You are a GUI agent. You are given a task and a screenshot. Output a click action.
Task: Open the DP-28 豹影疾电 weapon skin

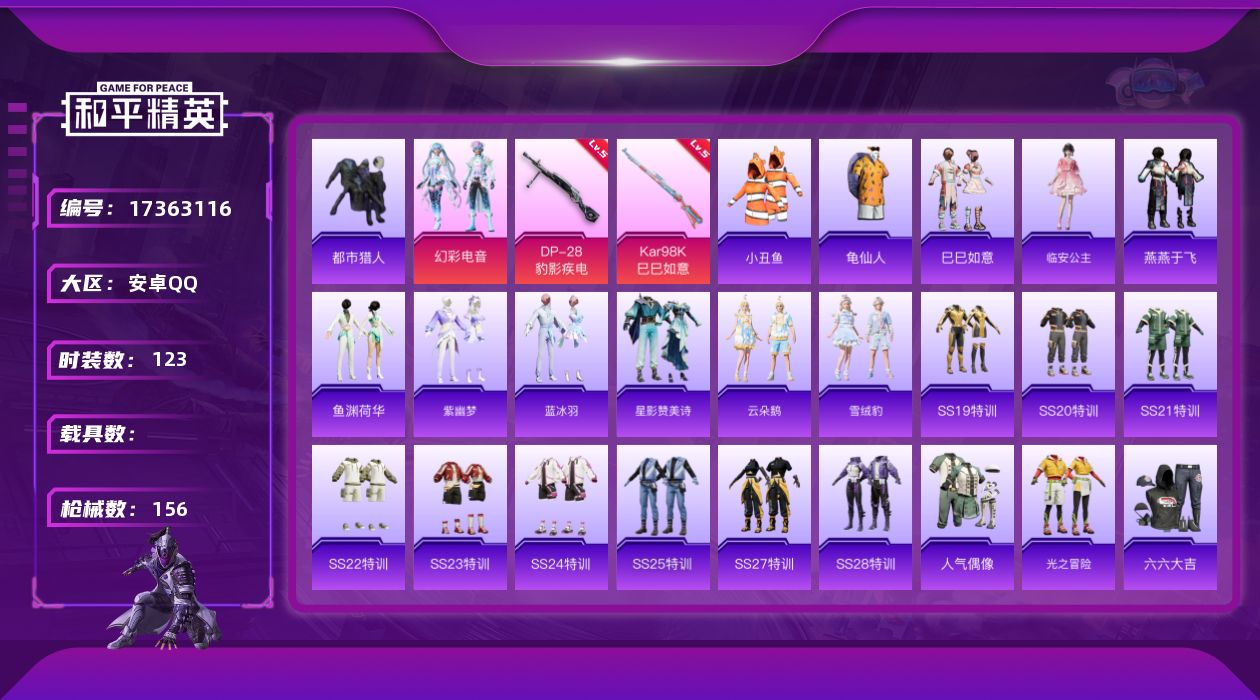561,210
